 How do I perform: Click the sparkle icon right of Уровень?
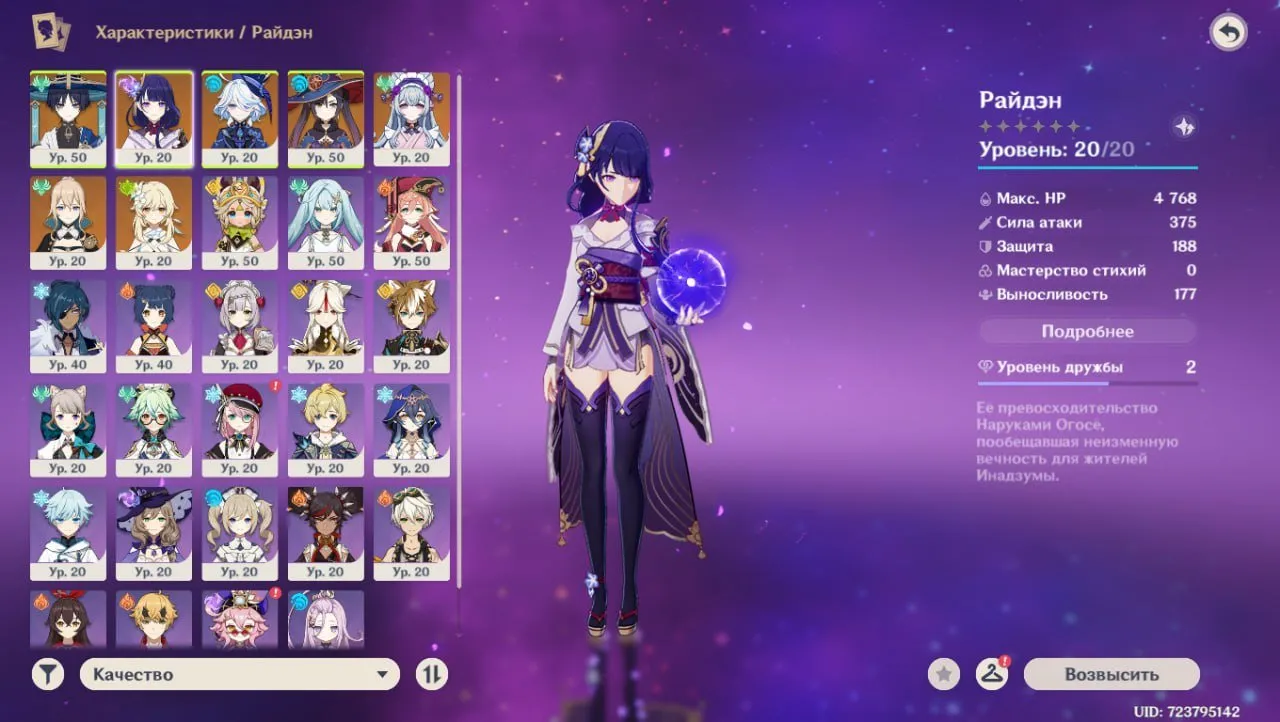pos(1183,128)
